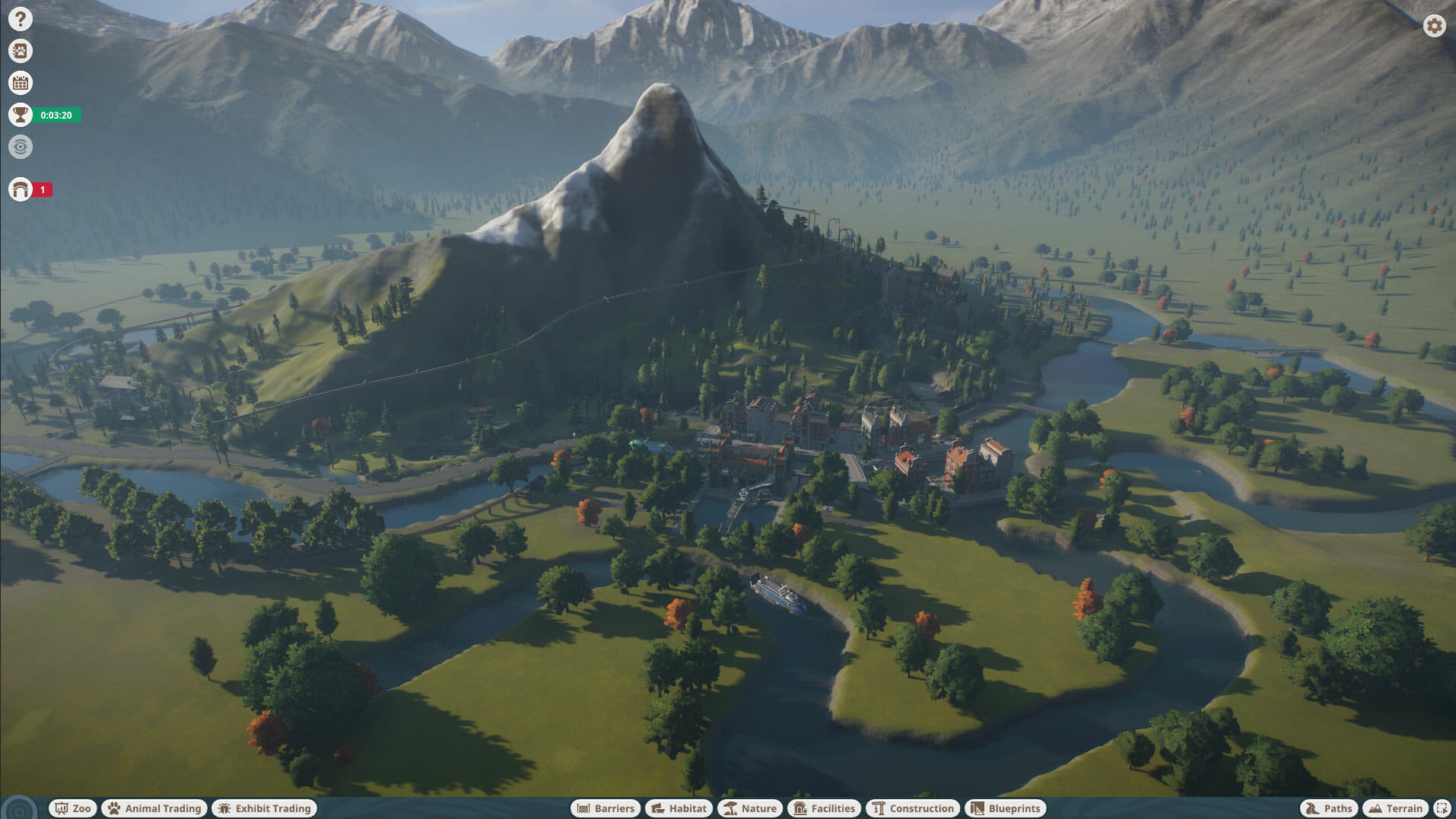
Task: Open Exhibit Trading
Action: (265, 808)
